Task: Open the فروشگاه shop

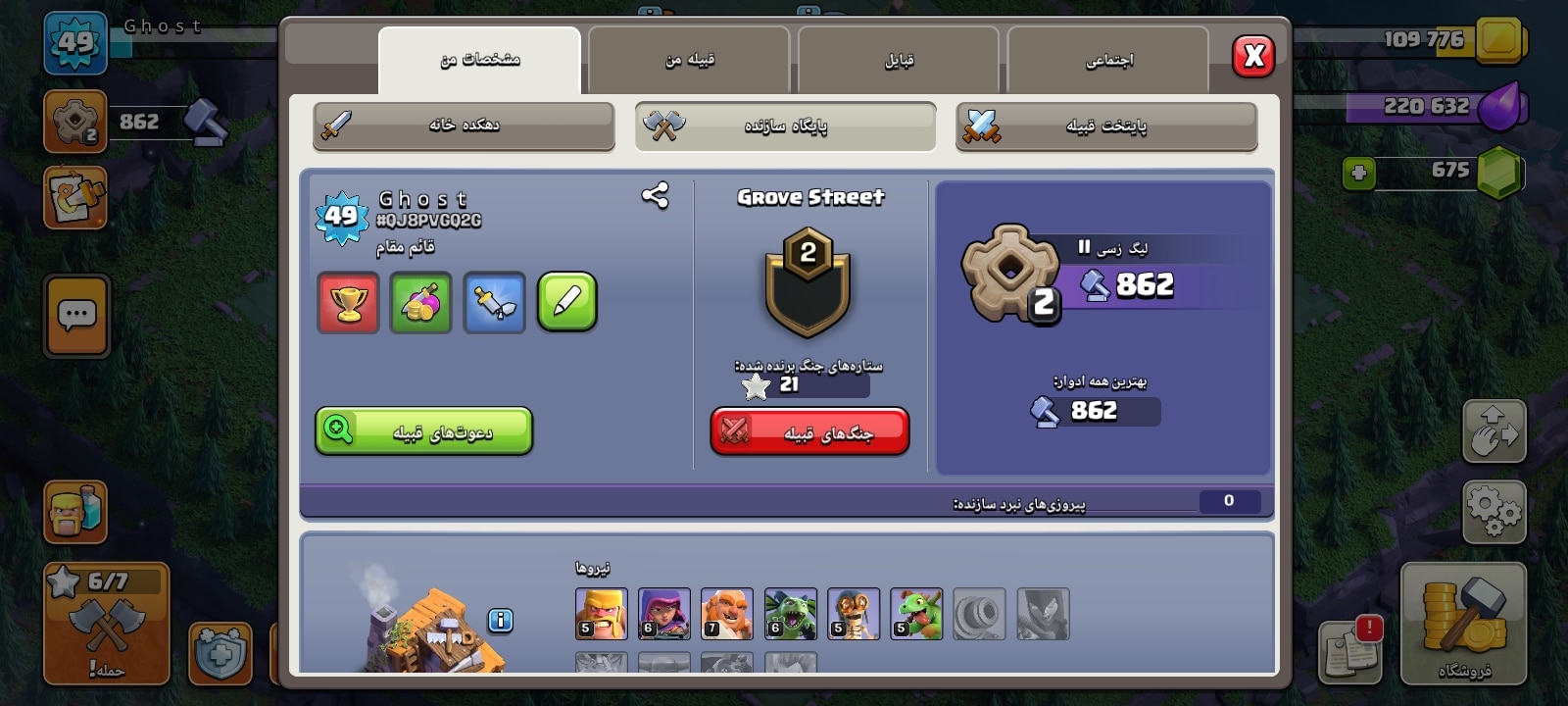Action: tap(1463, 624)
